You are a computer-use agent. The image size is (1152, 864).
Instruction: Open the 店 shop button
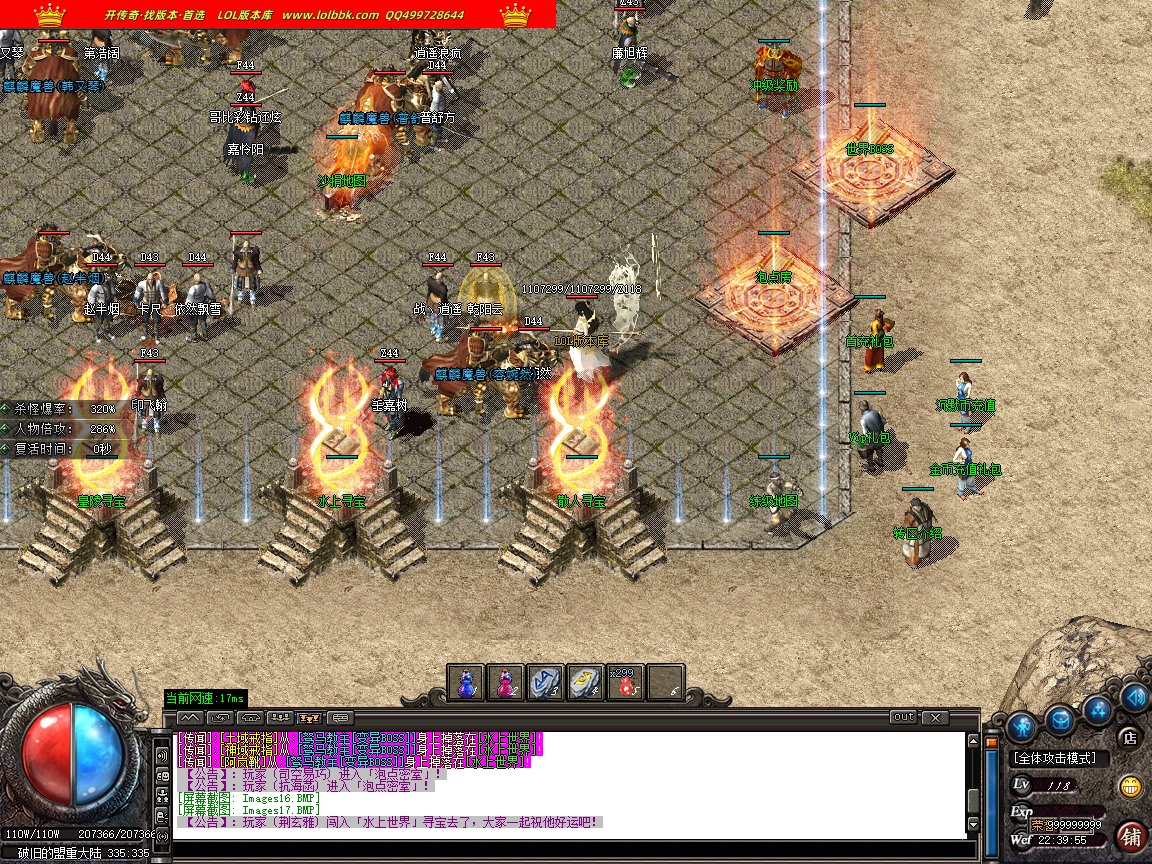pos(1131,738)
